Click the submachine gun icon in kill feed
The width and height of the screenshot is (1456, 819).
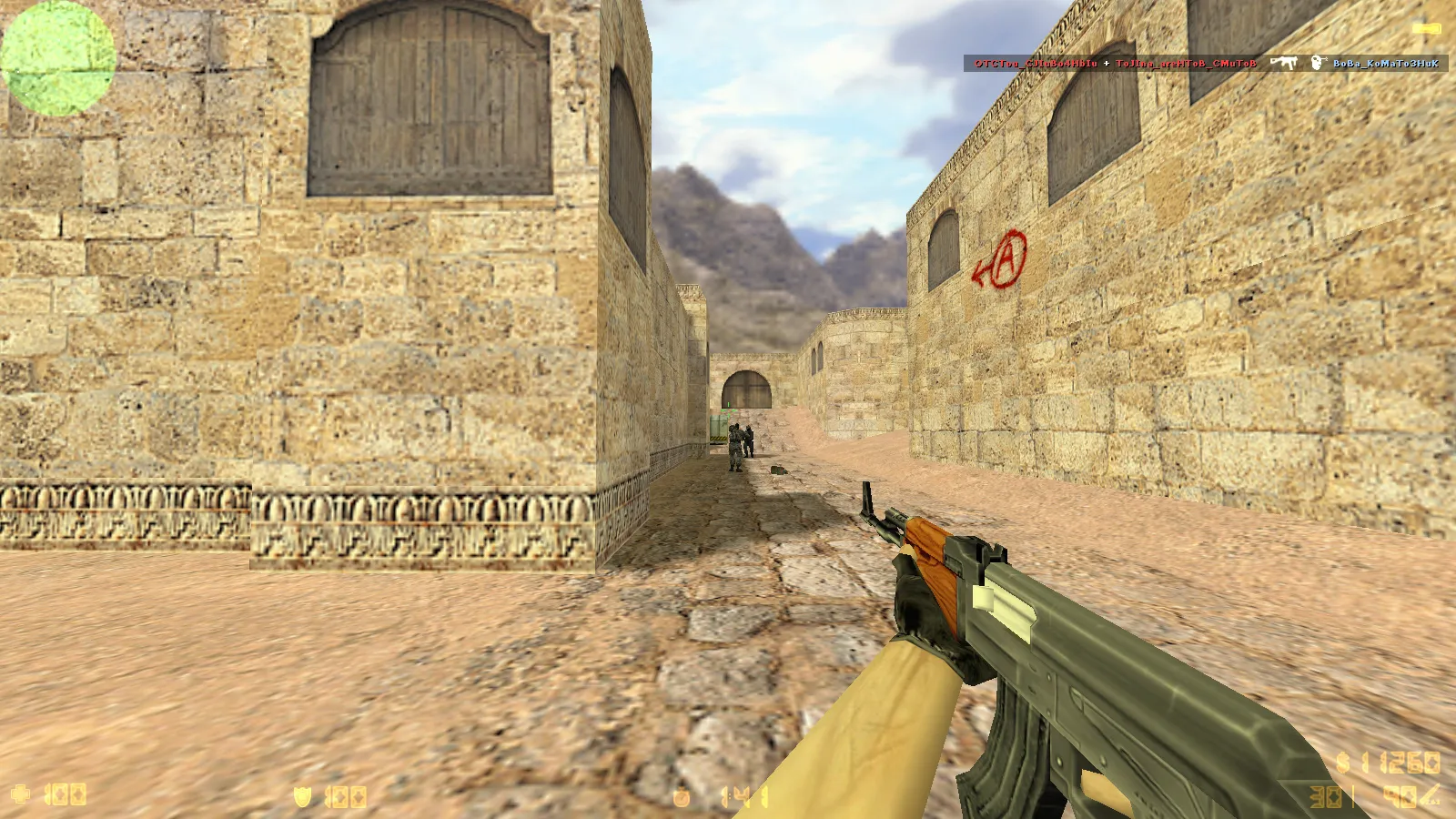[x=1283, y=63]
